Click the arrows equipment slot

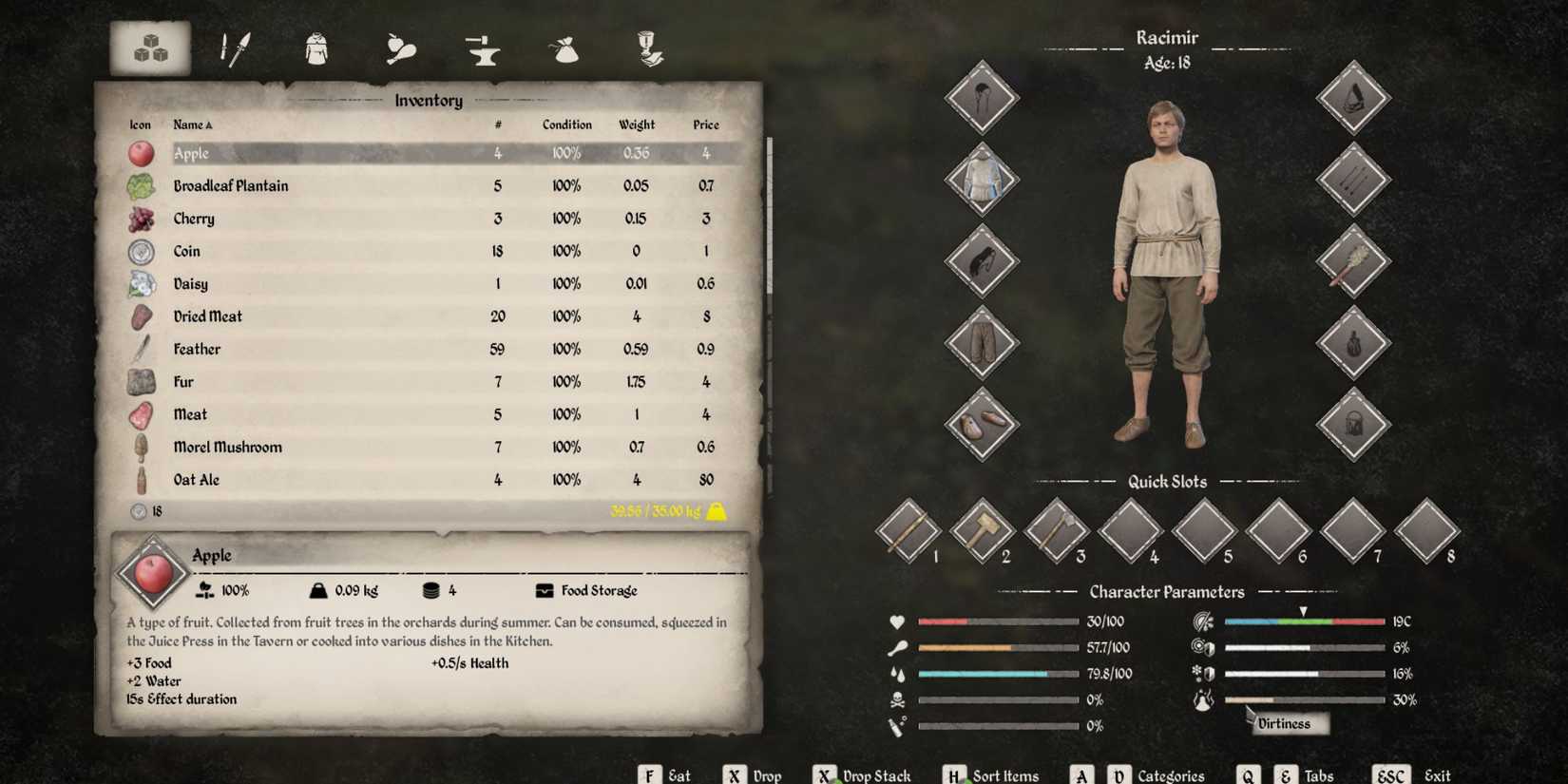tap(1353, 179)
